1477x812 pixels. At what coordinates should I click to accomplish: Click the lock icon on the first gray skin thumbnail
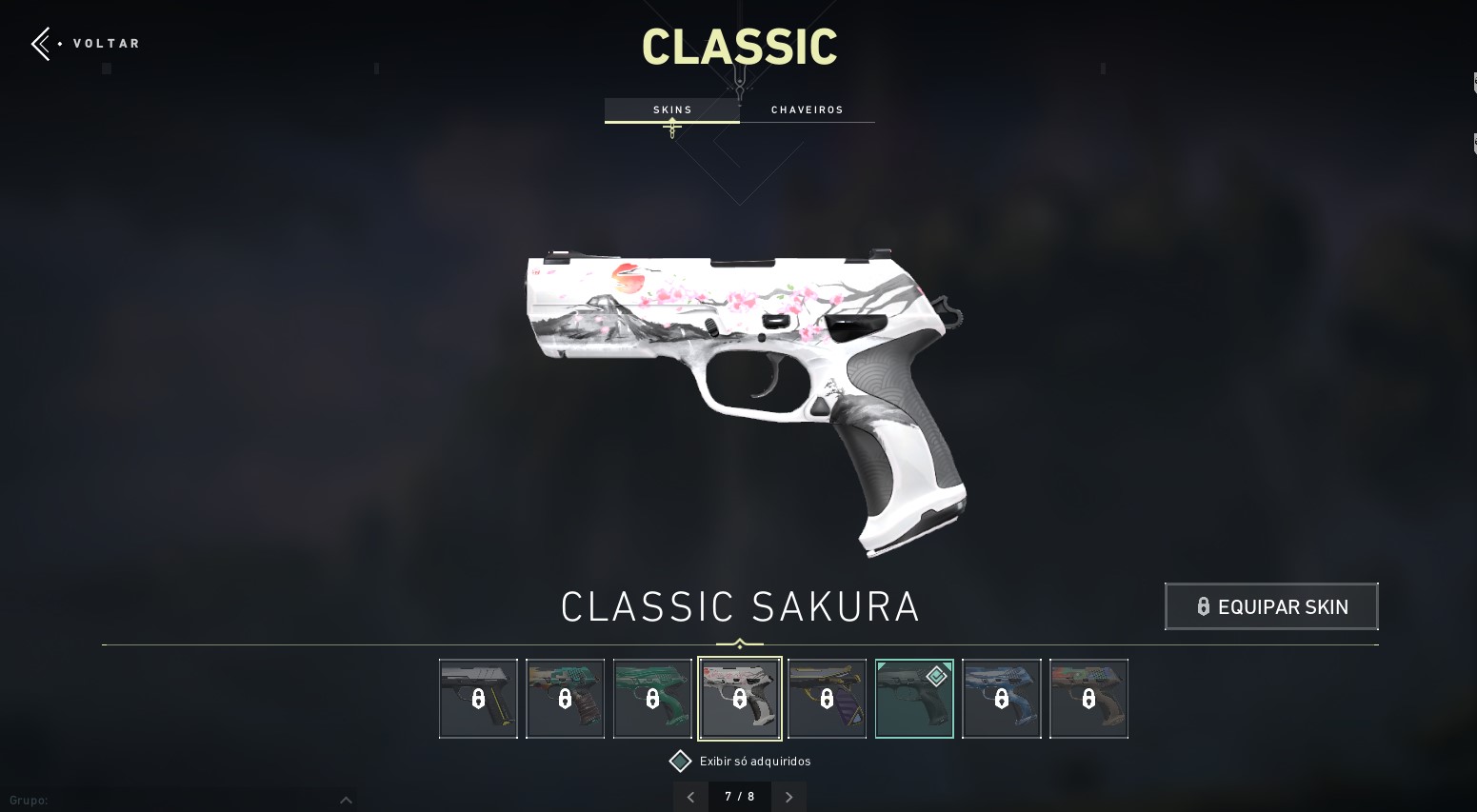click(x=478, y=699)
